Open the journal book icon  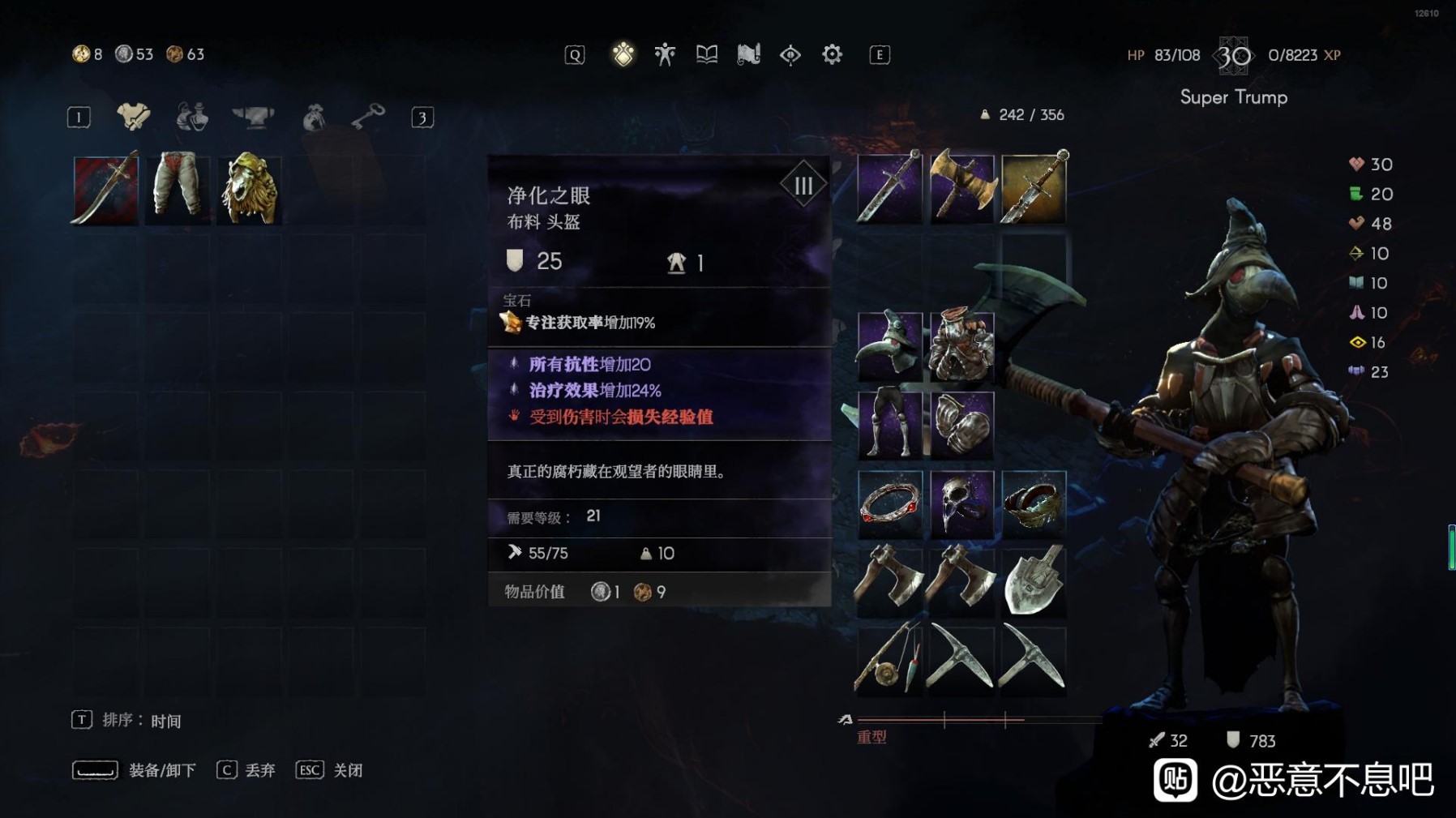(x=705, y=54)
